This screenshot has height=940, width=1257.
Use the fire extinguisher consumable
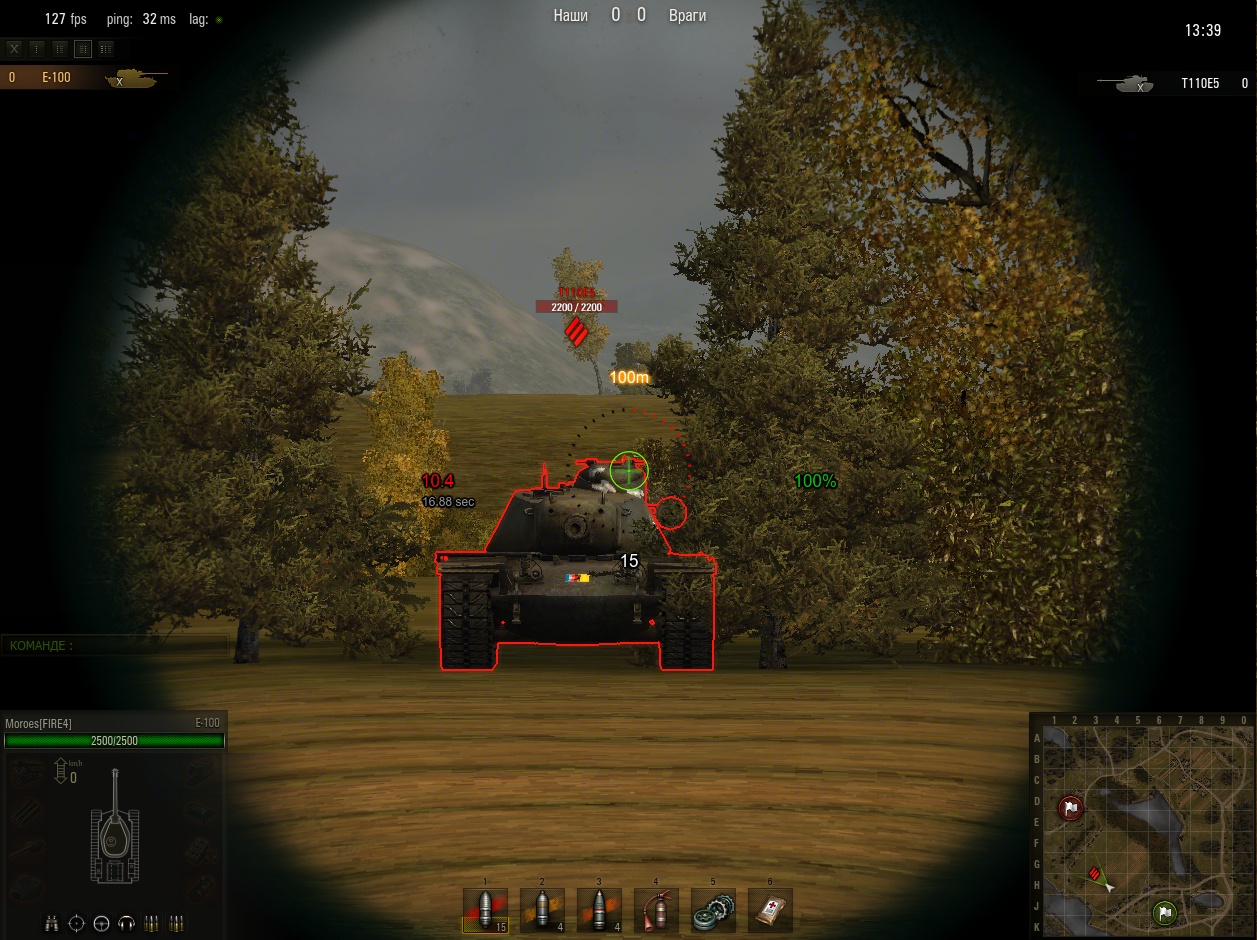point(656,910)
